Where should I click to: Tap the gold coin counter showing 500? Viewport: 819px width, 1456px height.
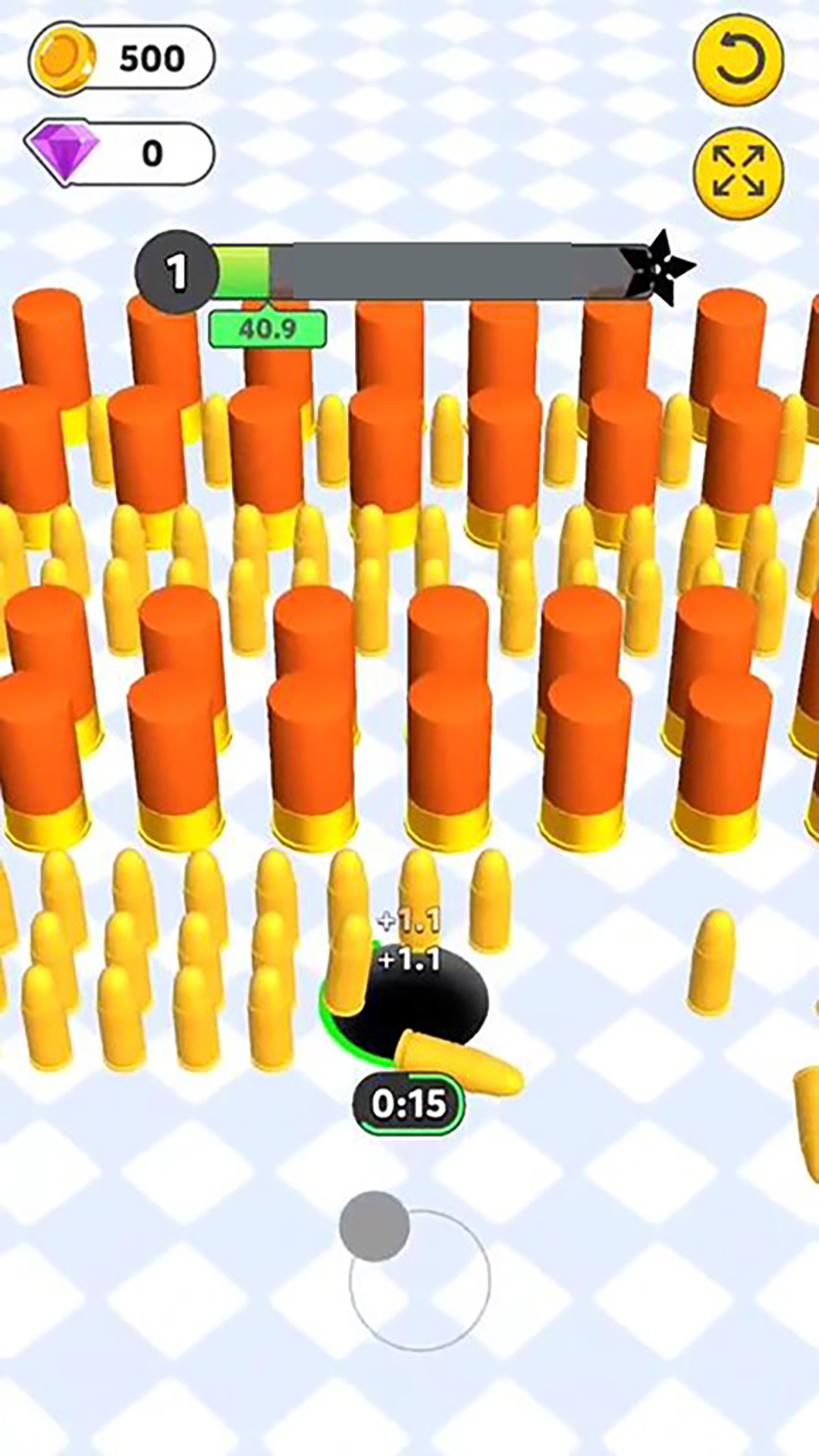click(x=122, y=58)
